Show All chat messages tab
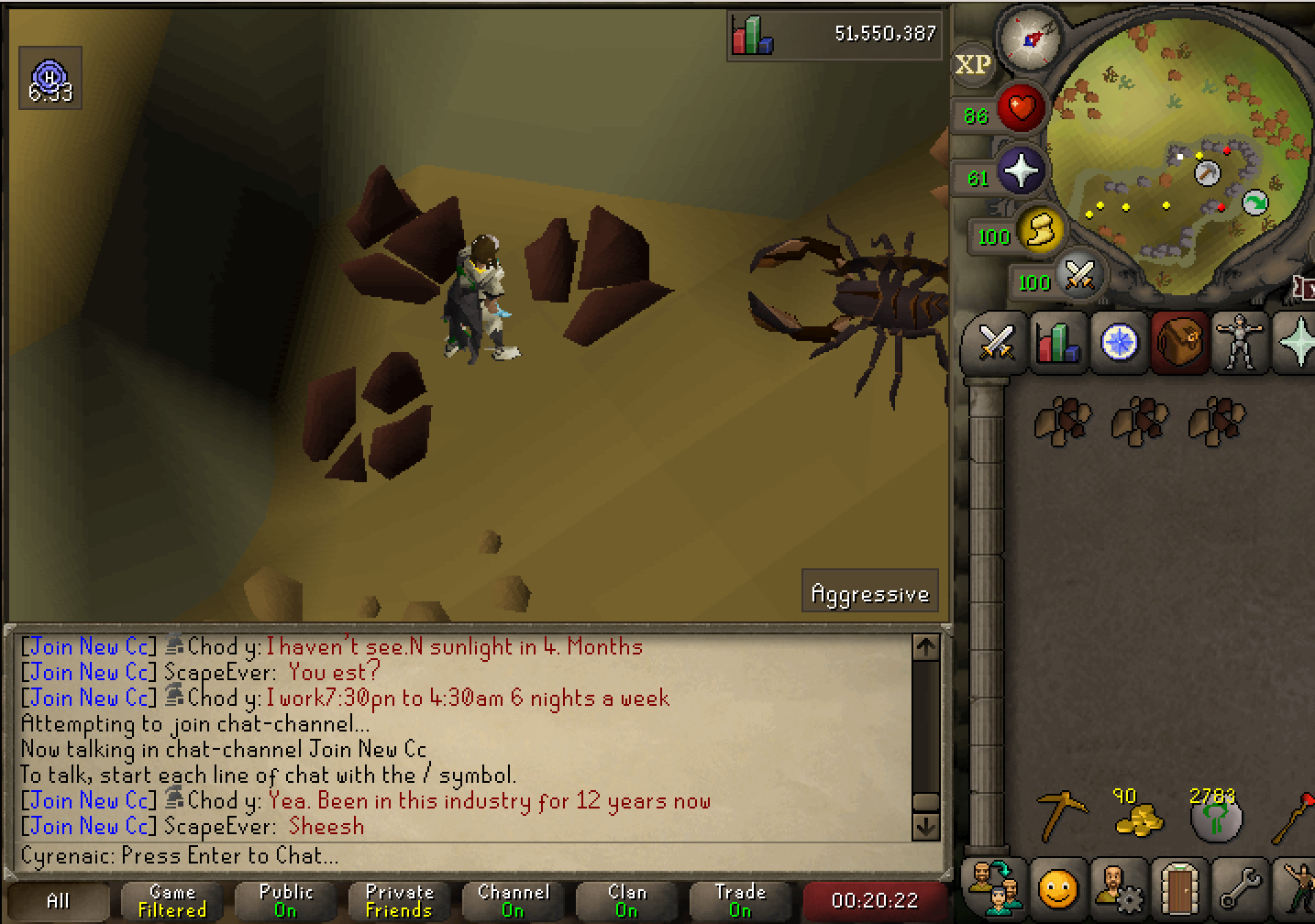1315x924 pixels. tap(58, 900)
